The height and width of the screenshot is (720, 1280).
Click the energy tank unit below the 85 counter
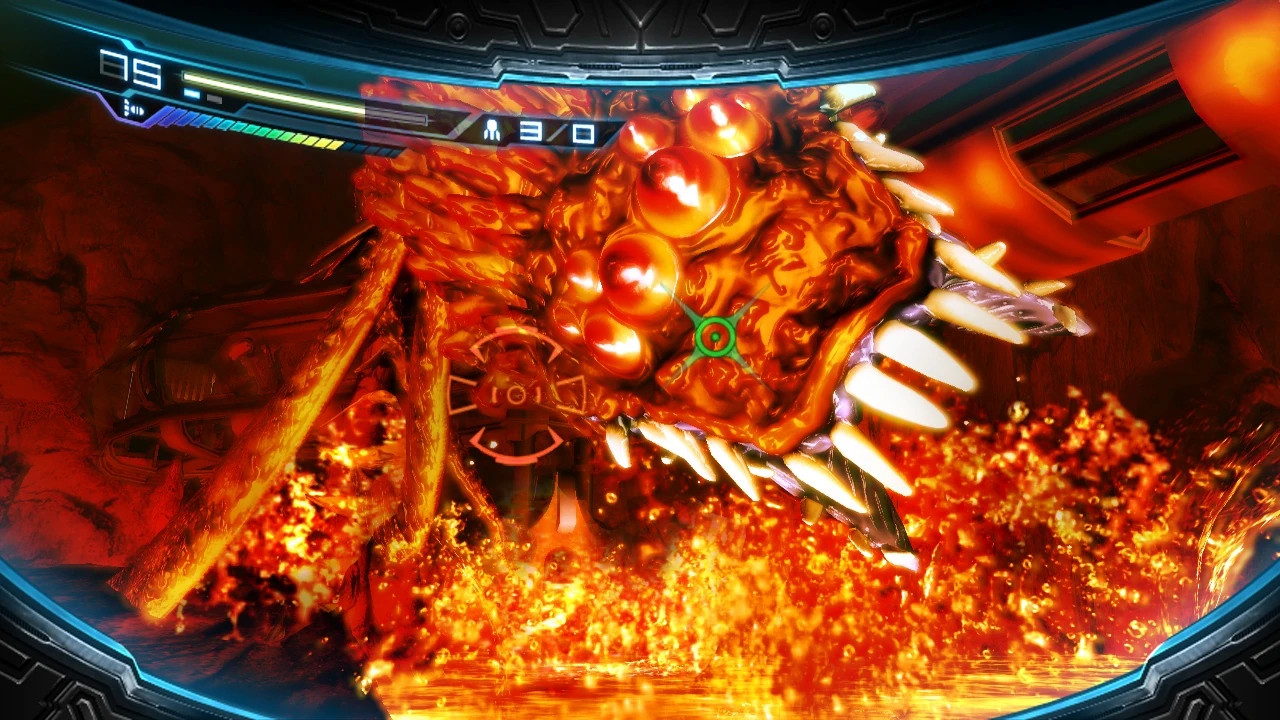(x=192, y=95)
